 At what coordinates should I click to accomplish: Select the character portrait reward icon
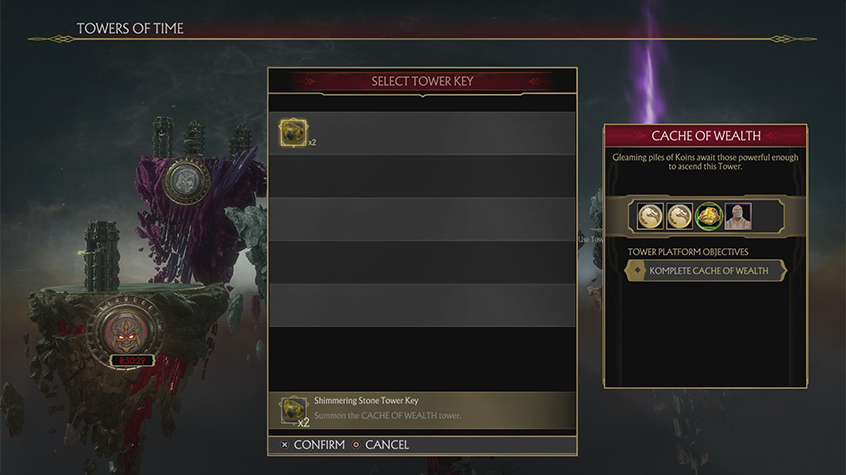click(x=738, y=215)
